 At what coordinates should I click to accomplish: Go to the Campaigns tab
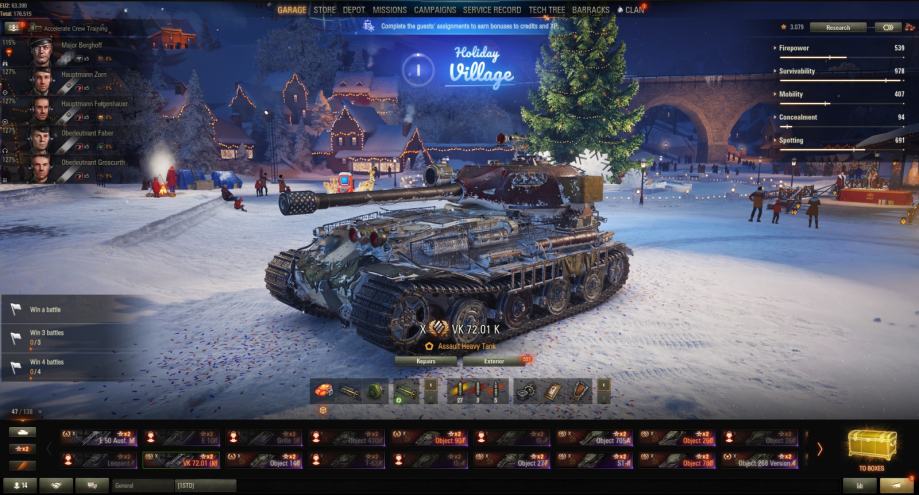pyautogui.click(x=435, y=10)
